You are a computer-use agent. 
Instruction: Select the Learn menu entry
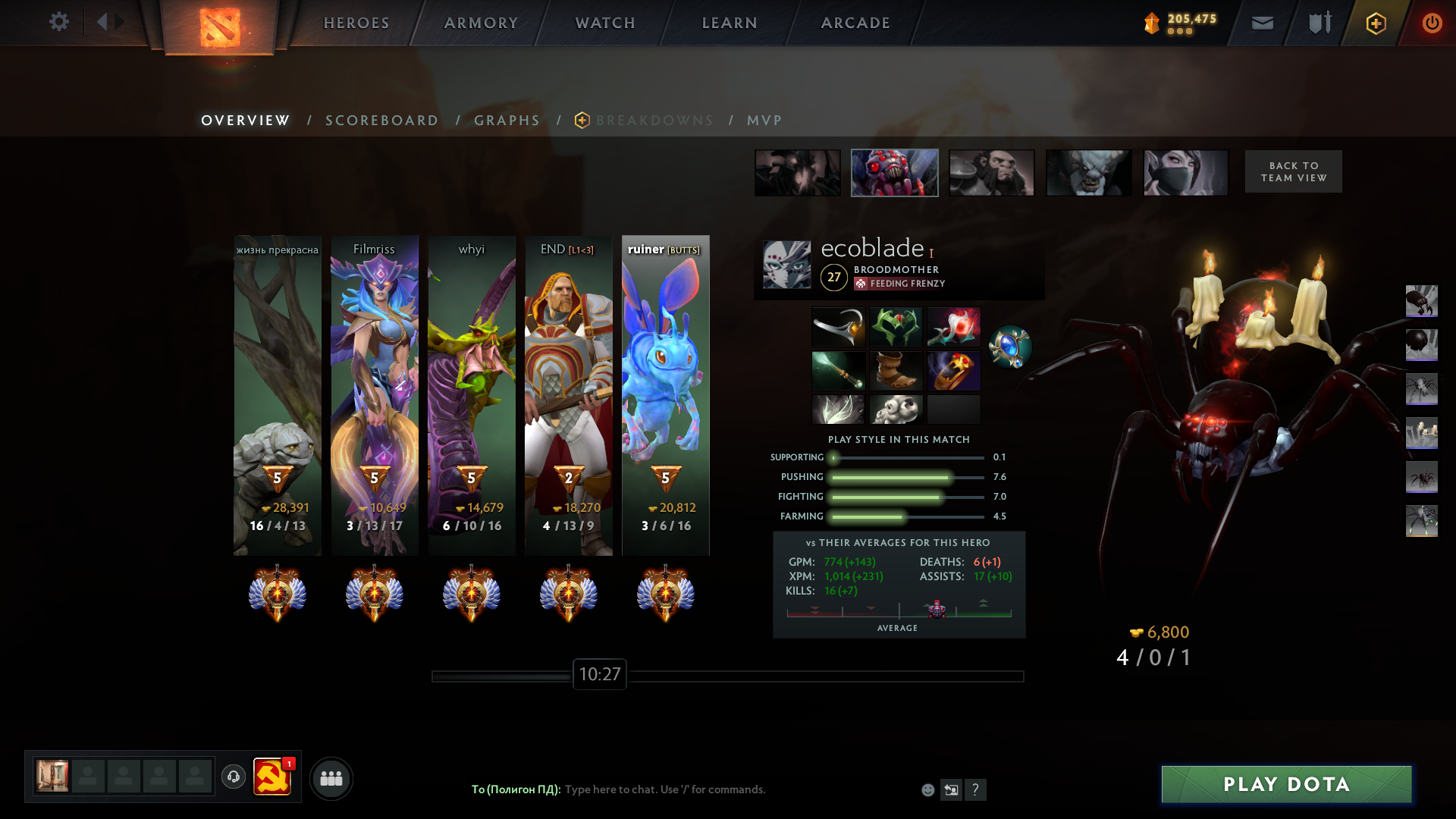[x=730, y=23]
